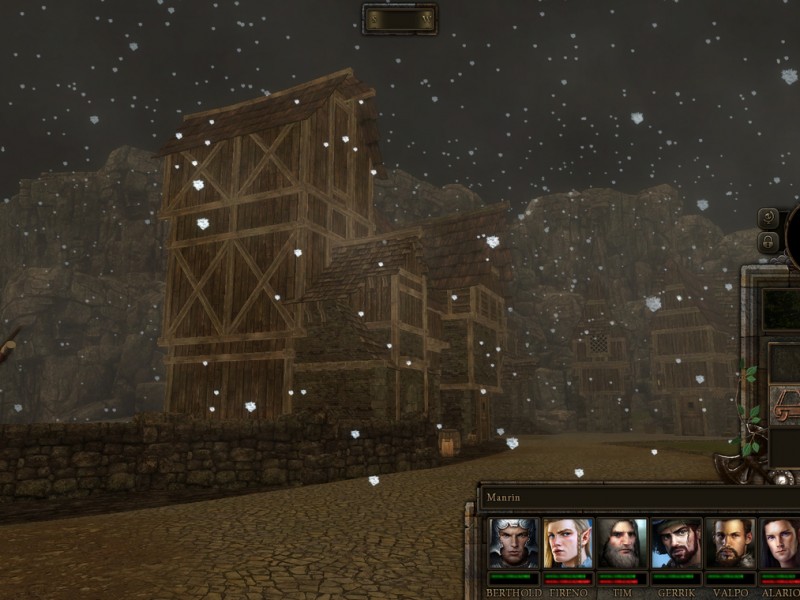Pick Valpo's portrait in the party bar
Viewport: 800px width, 600px height.
[x=730, y=543]
